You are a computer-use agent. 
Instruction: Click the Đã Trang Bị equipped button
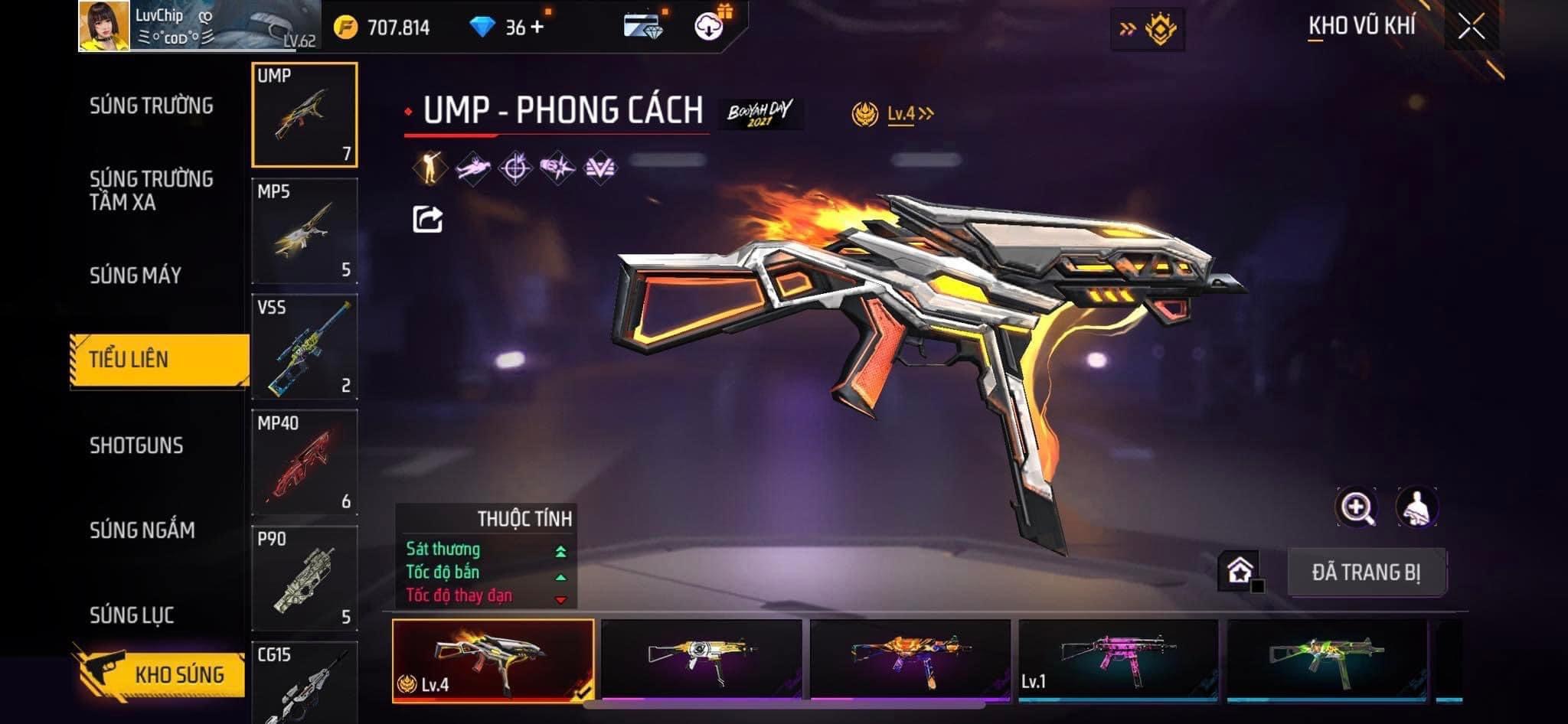pyautogui.click(x=1366, y=572)
